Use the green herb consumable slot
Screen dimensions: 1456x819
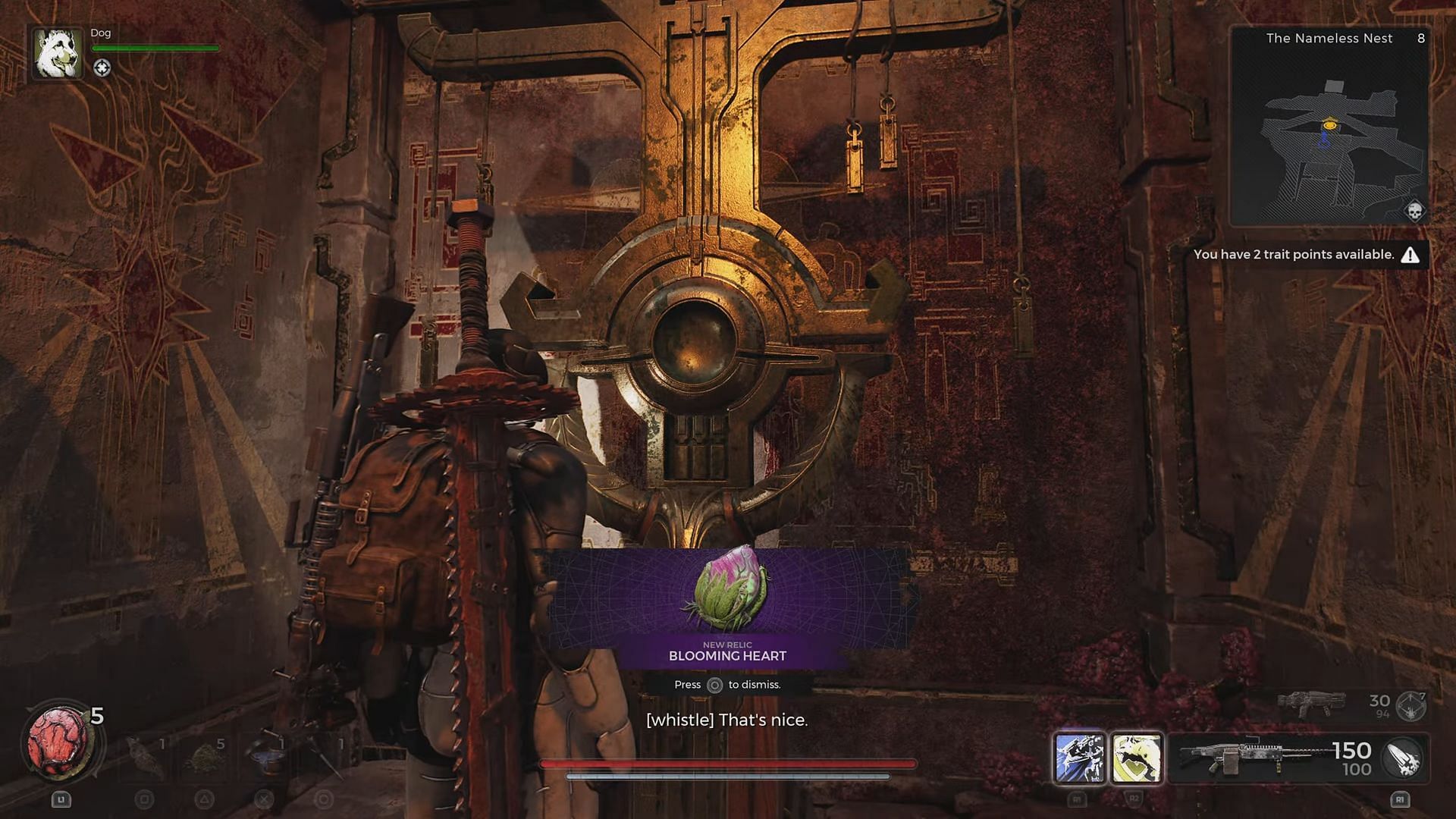[x=204, y=757]
